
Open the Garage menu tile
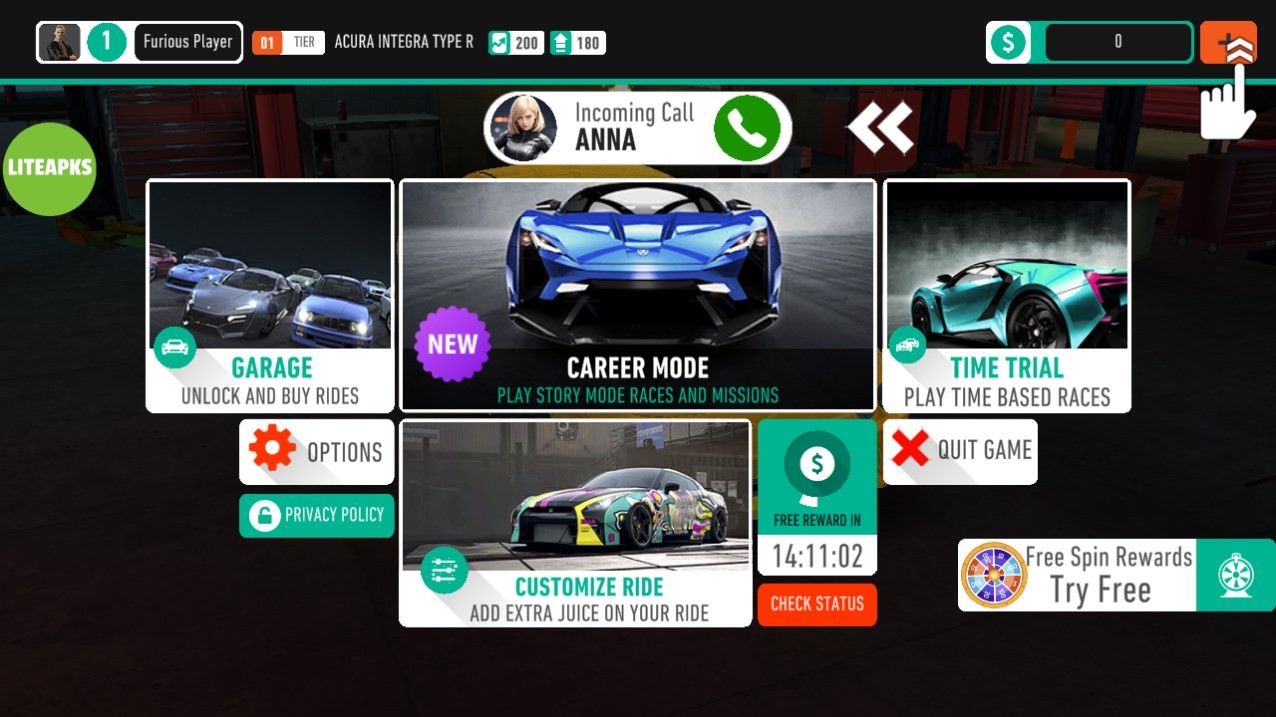click(269, 295)
